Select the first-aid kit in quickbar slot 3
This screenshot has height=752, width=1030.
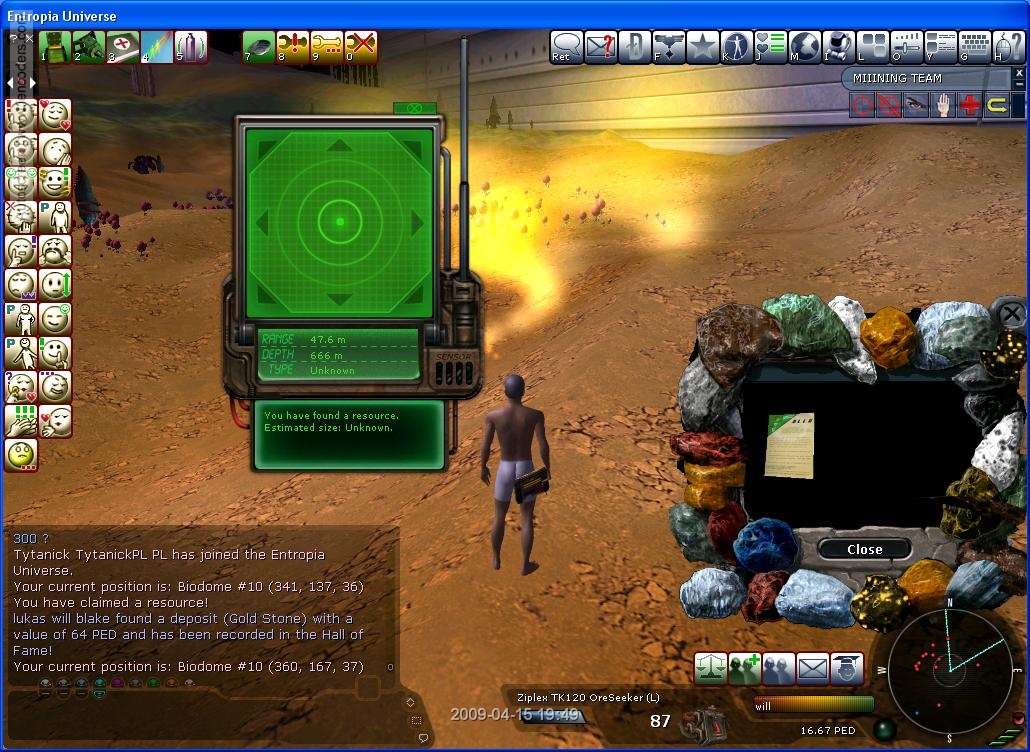[x=123, y=47]
